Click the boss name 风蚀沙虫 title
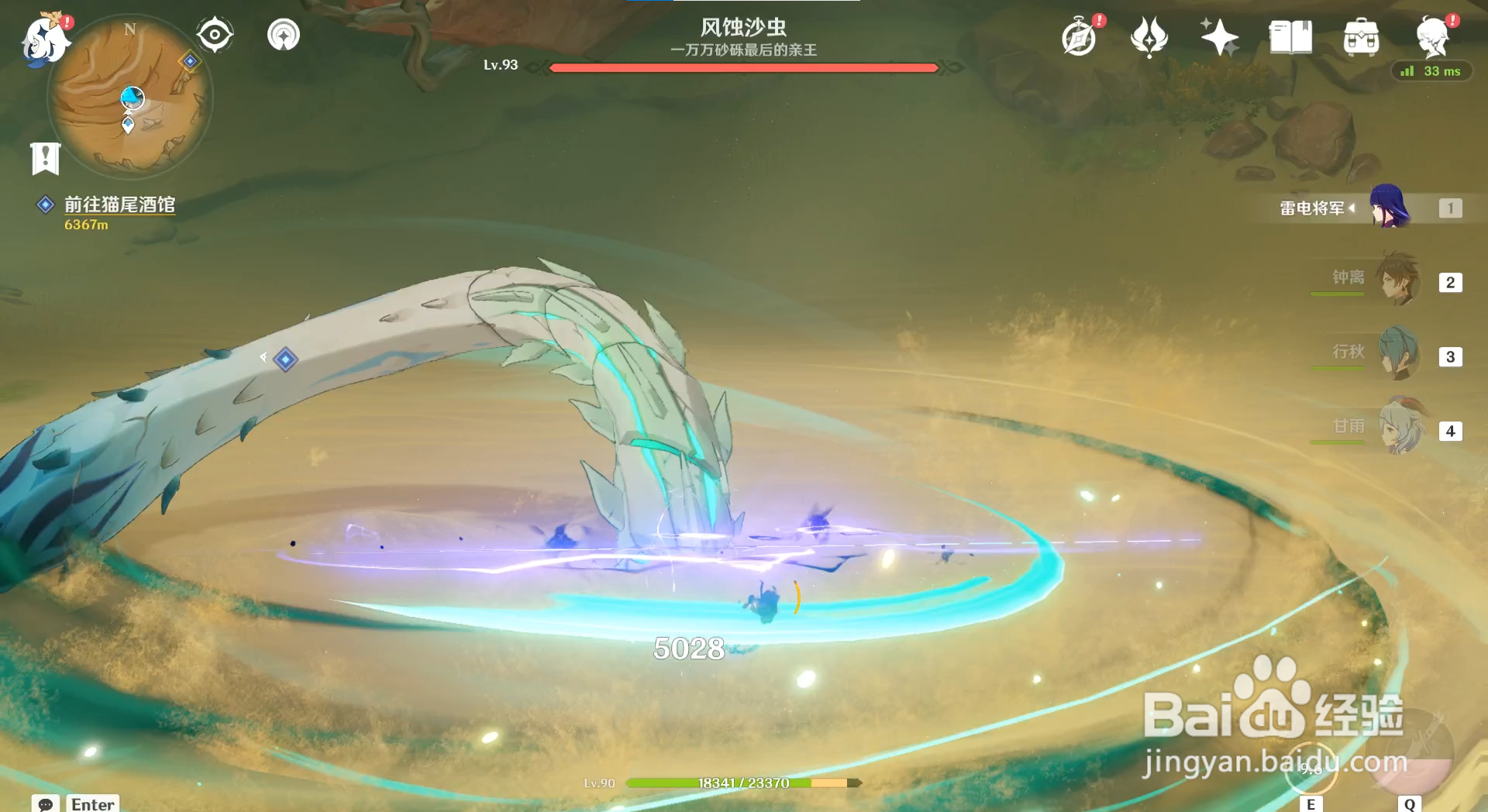This screenshot has height=812, width=1488. point(742,26)
